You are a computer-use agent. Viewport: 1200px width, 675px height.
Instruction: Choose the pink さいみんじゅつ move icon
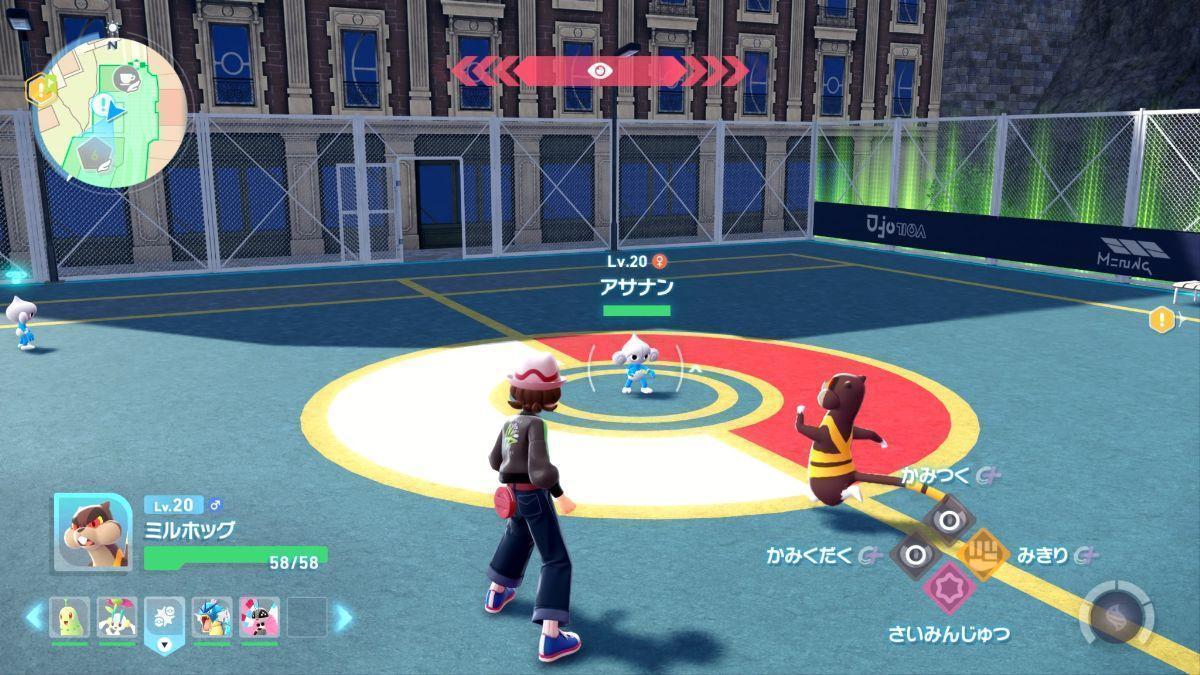(x=947, y=588)
